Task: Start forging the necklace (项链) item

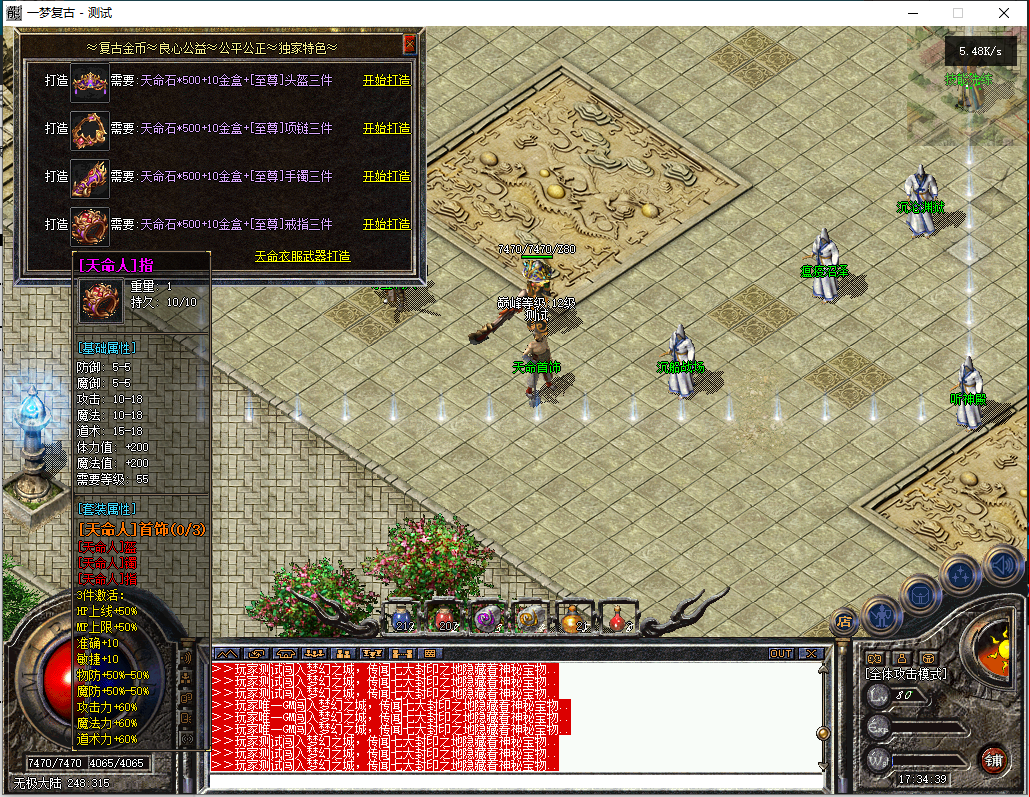Action: click(386, 128)
